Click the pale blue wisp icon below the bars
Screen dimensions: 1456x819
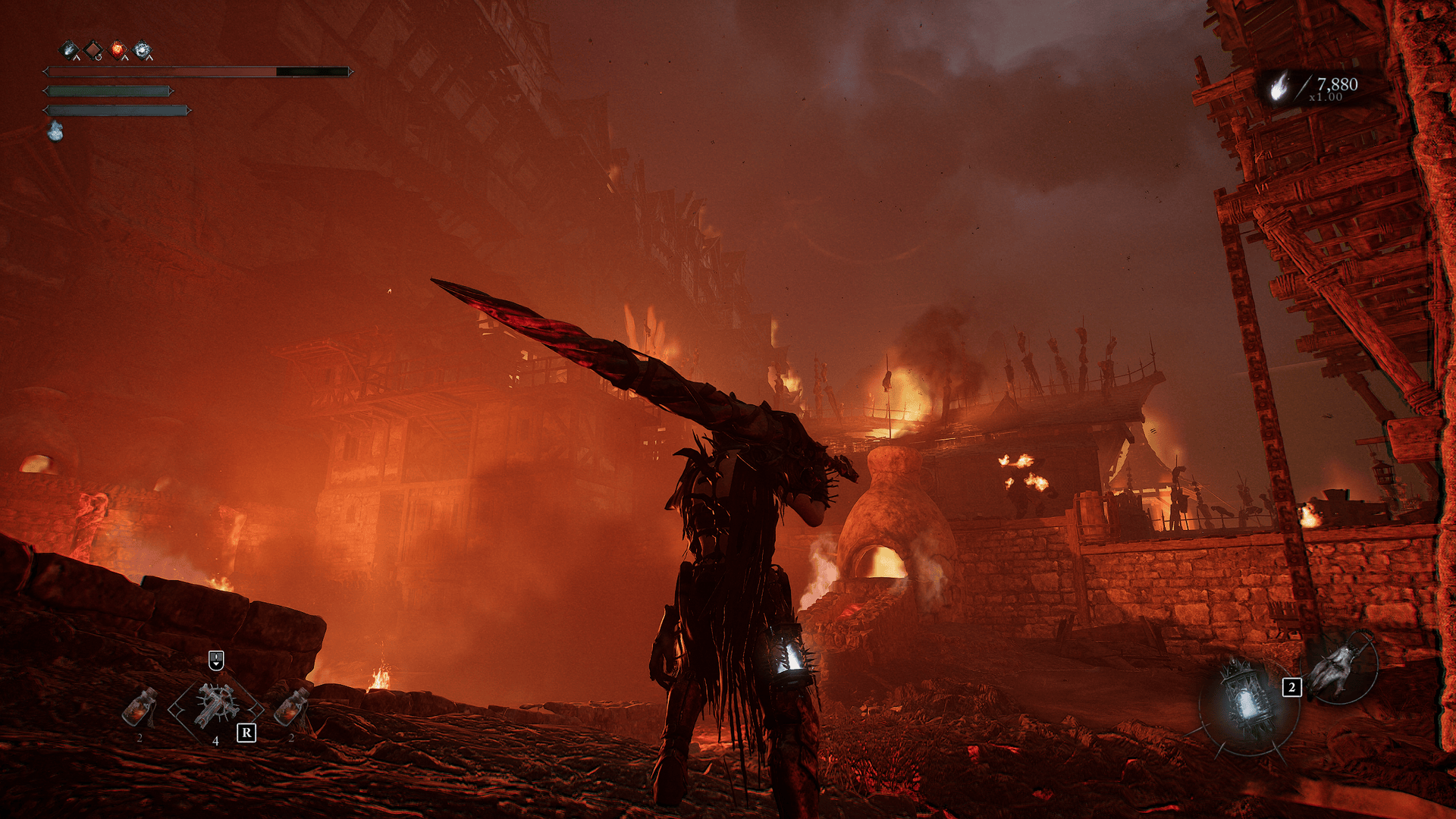point(55,131)
